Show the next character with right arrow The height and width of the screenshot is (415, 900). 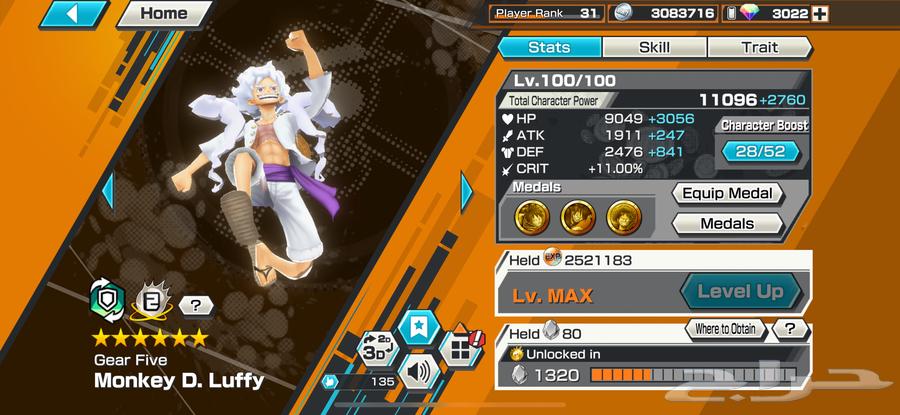coord(466,189)
